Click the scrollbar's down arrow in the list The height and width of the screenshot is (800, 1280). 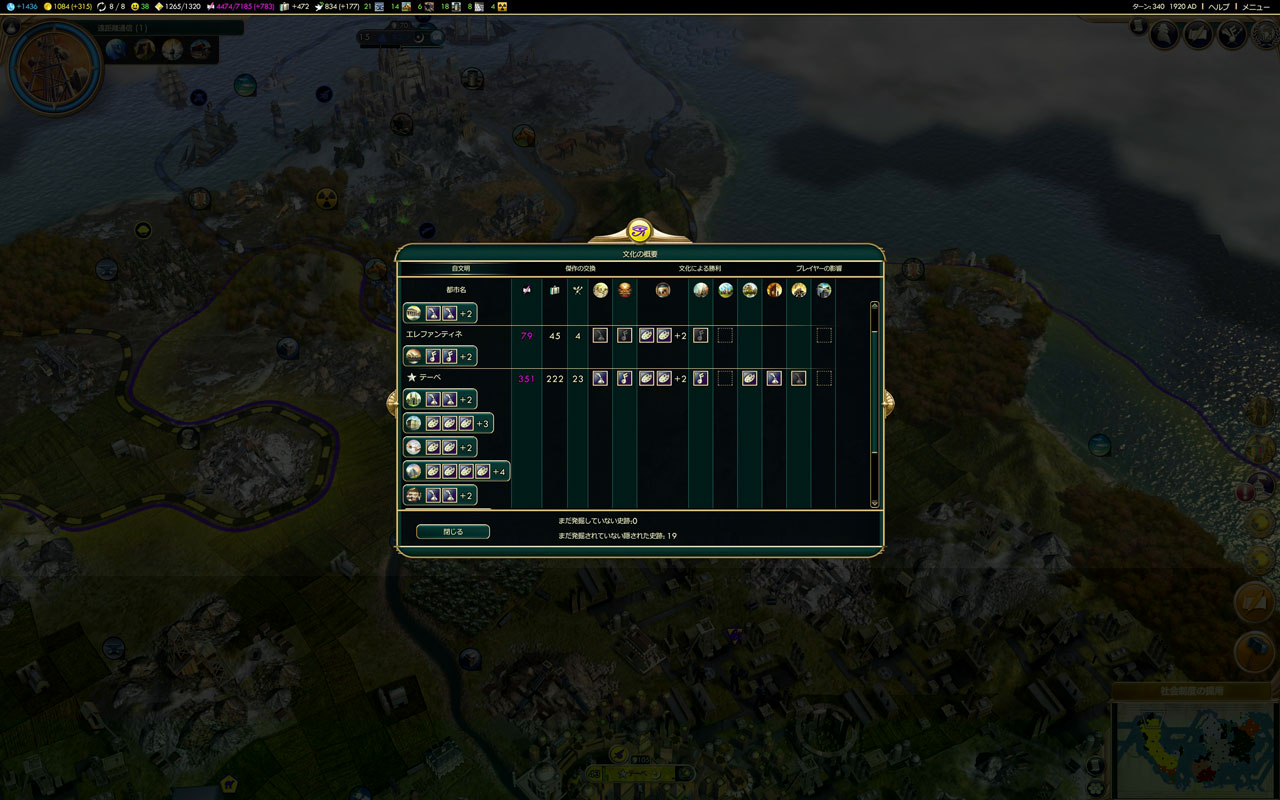pyautogui.click(x=875, y=503)
